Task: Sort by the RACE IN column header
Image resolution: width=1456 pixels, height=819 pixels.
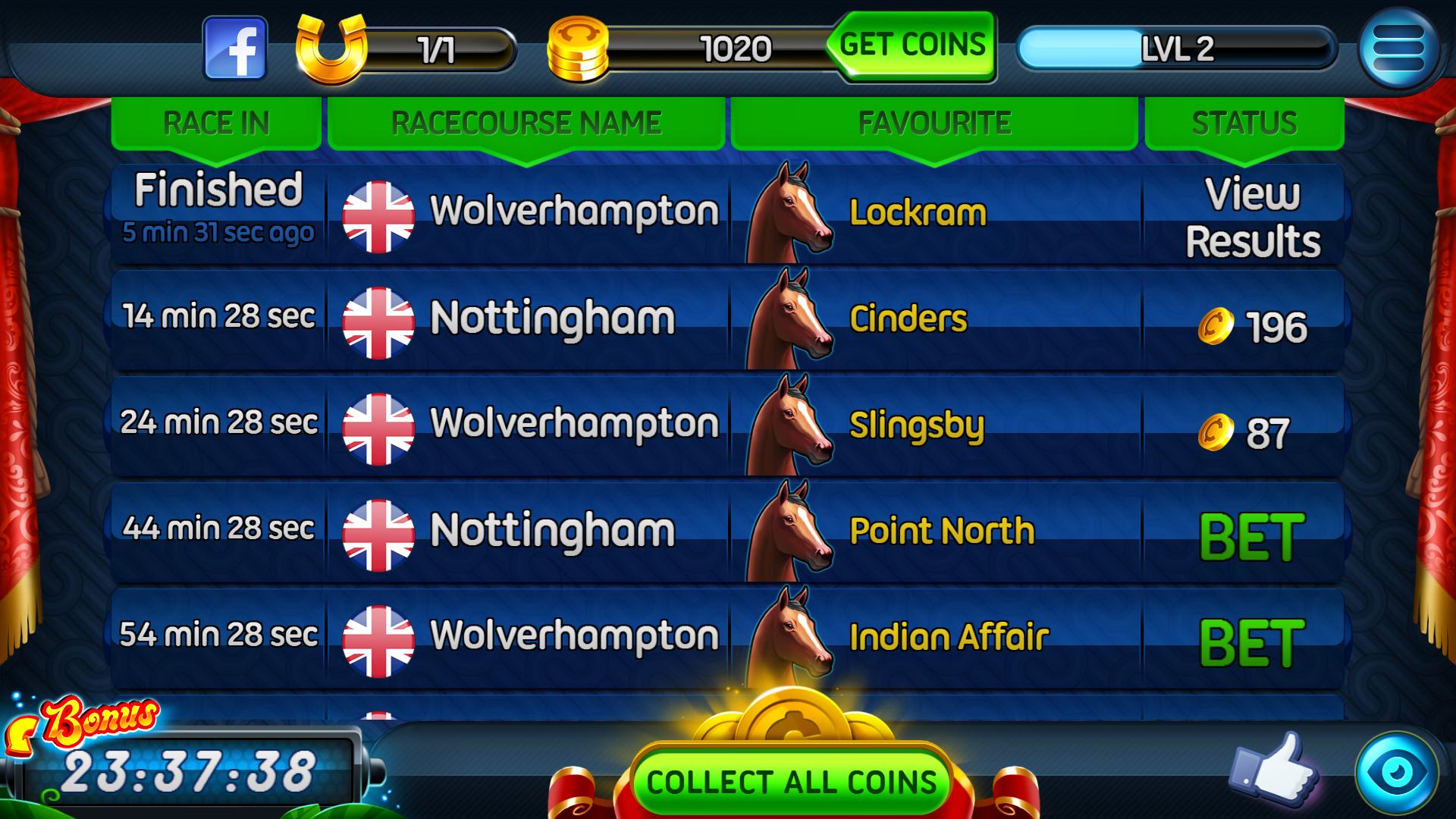Action: tap(216, 123)
